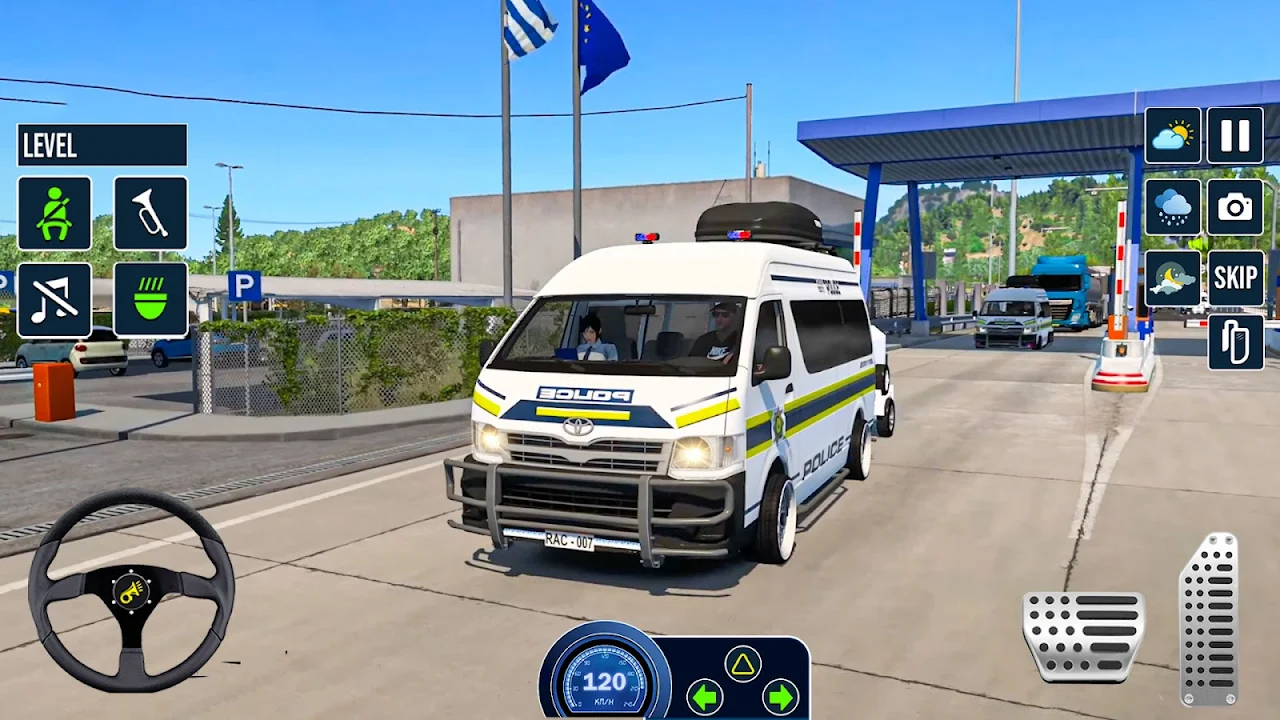Viewport: 1280px width, 720px height.
Task: Activate the right turn indicator arrow
Action: [x=780, y=696]
